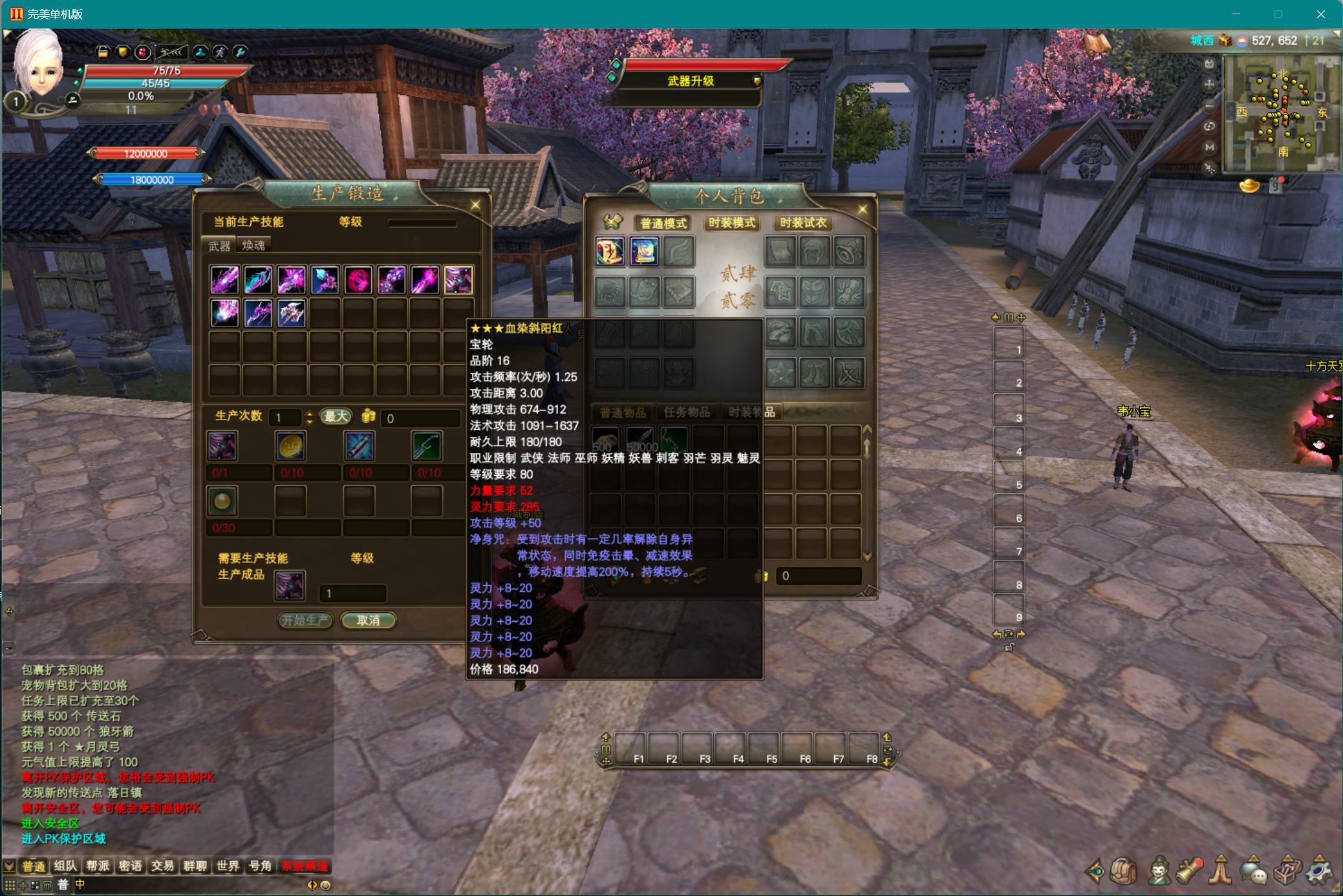Switch to the 焕魂 crafting tab
1343x896 pixels.
tap(253, 246)
